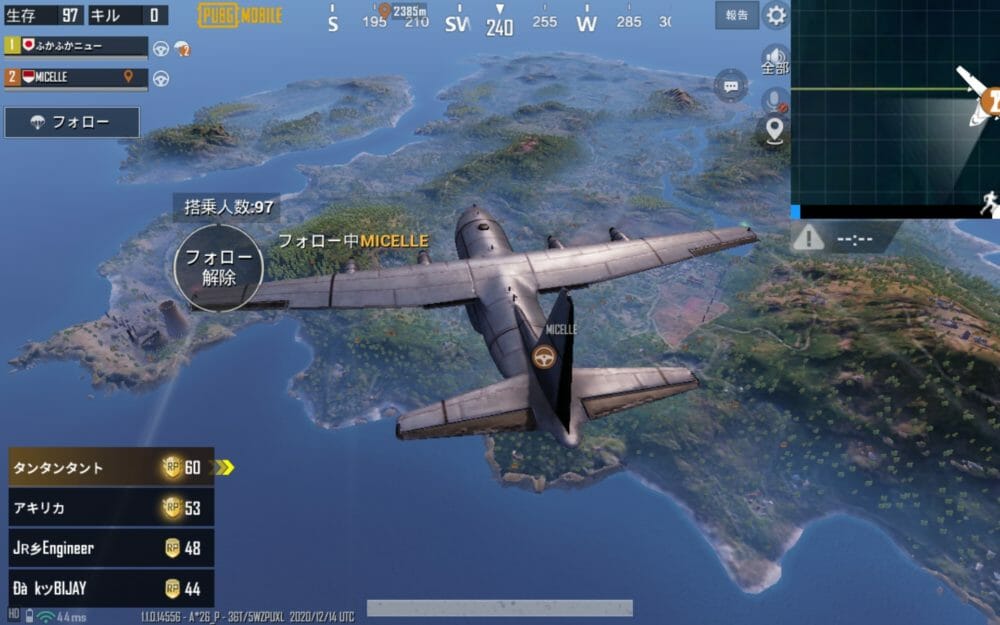Image resolution: width=1000 pixels, height=625 pixels.
Task: Select teammate MICELLE in the squad list
Action: (x=76, y=77)
